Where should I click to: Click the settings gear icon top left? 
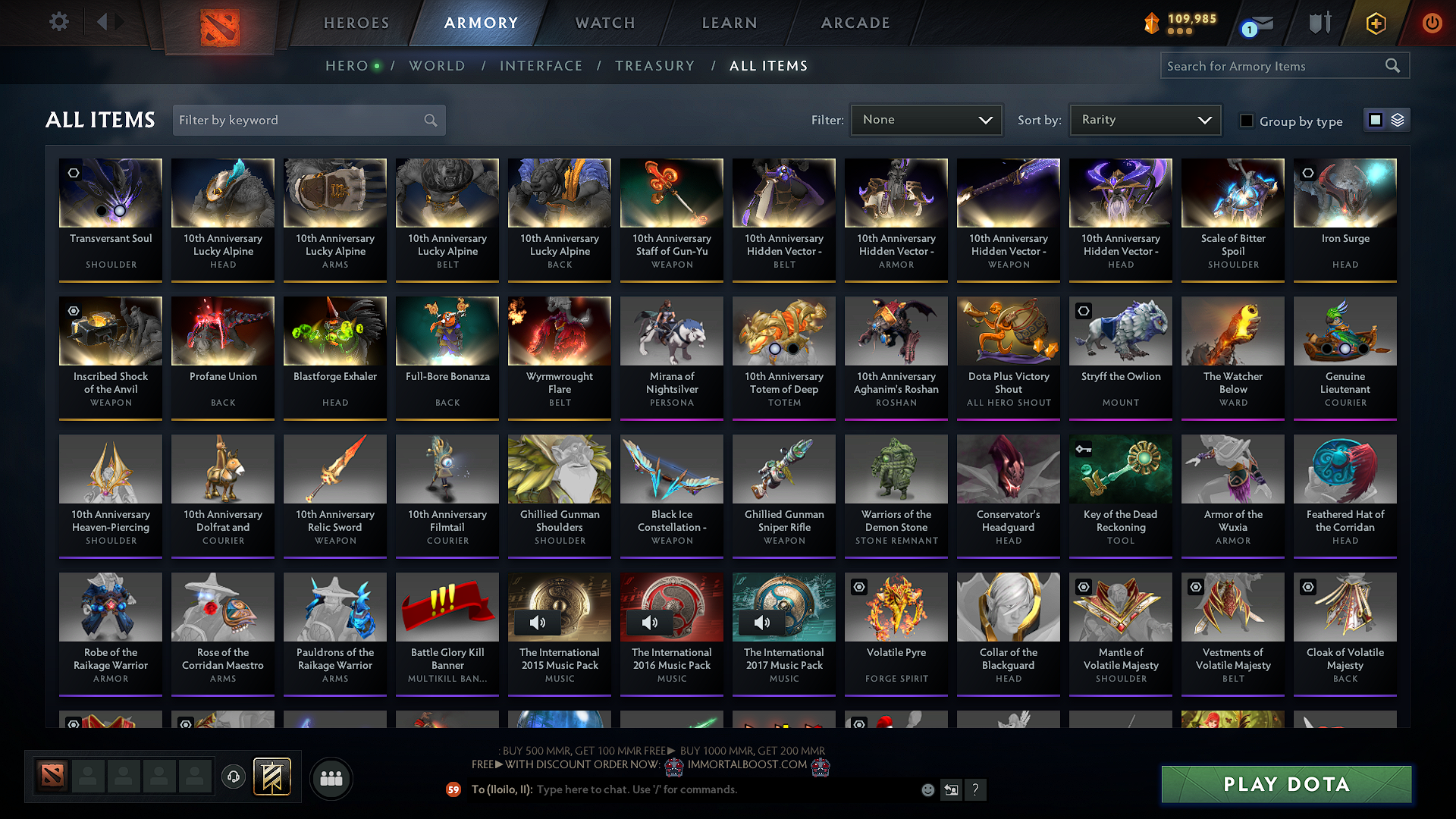[58, 21]
